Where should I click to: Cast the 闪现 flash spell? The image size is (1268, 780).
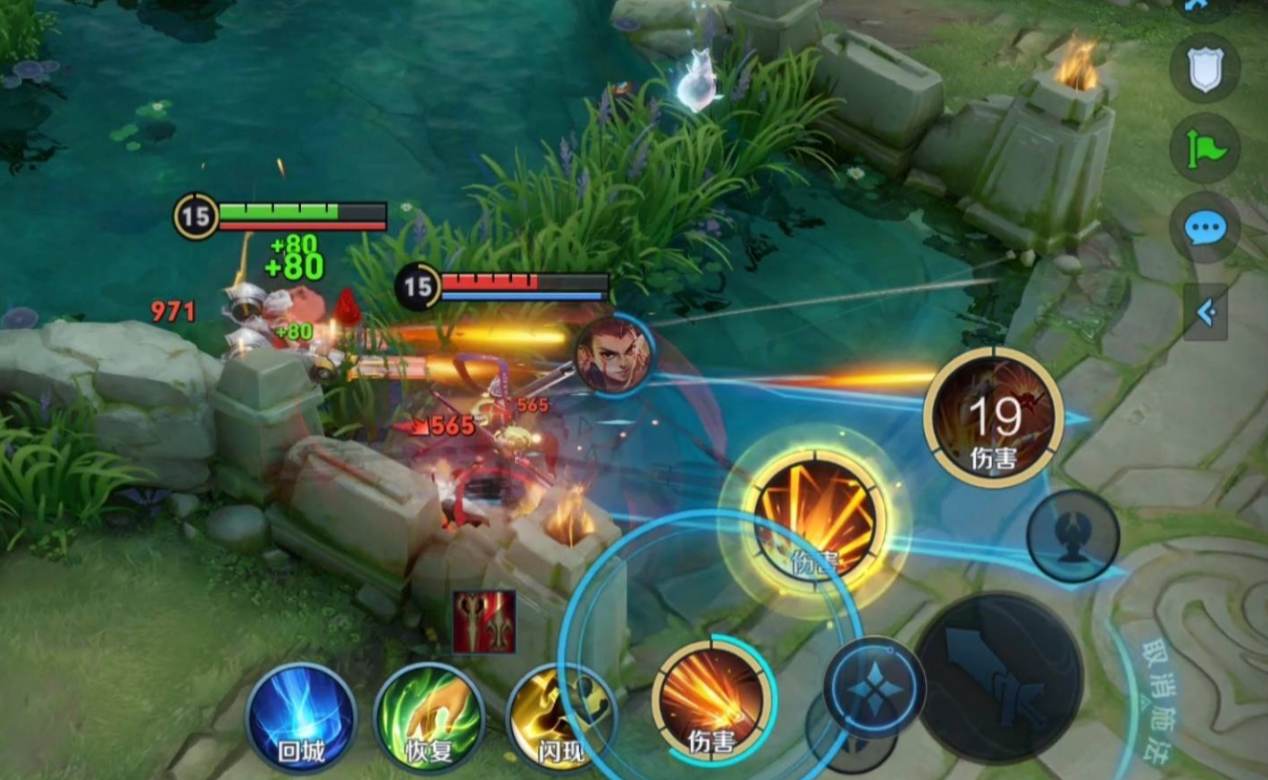[x=561, y=717]
